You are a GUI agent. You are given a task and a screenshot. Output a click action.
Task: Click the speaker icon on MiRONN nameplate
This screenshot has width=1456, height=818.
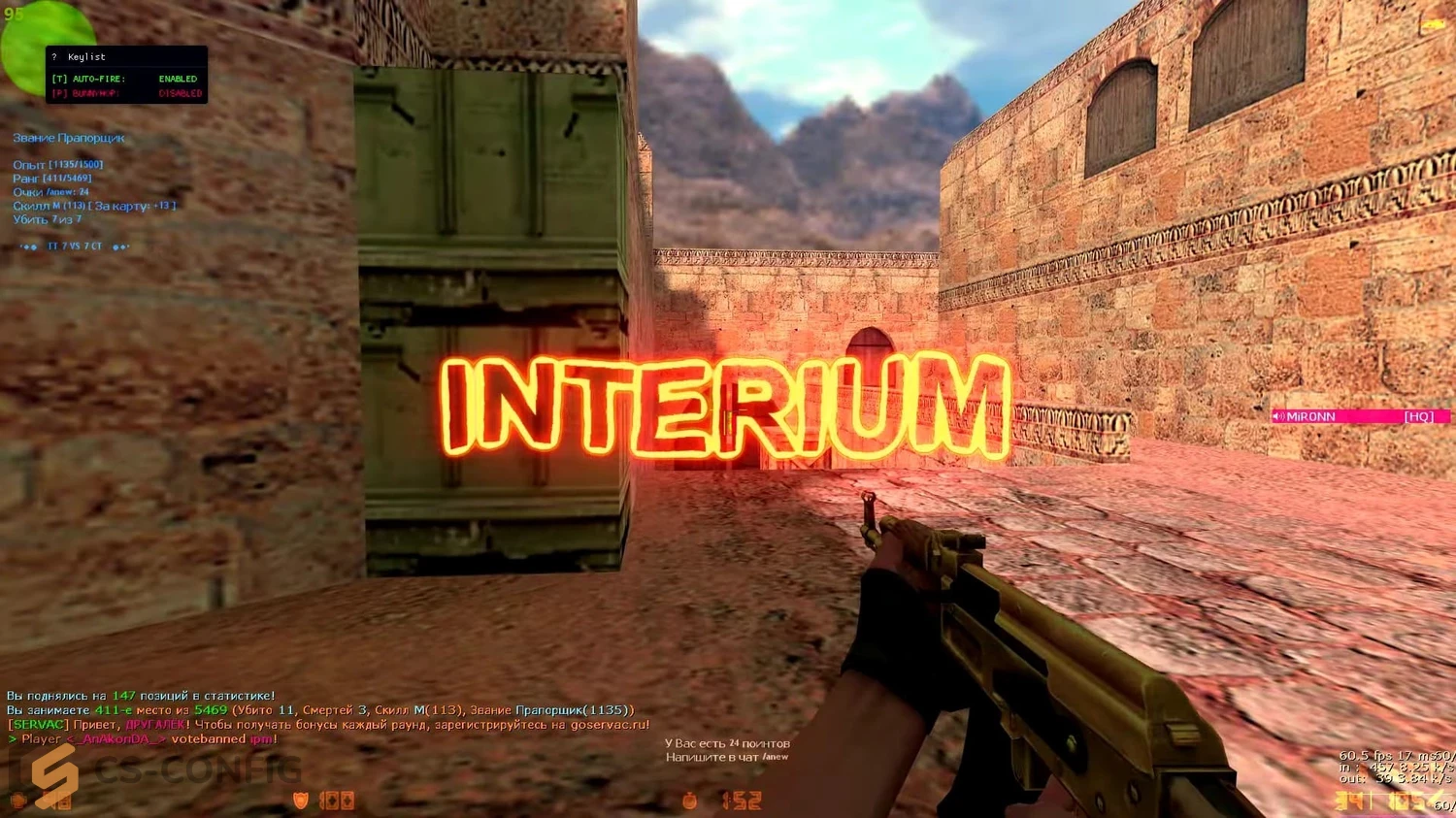click(1278, 416)
